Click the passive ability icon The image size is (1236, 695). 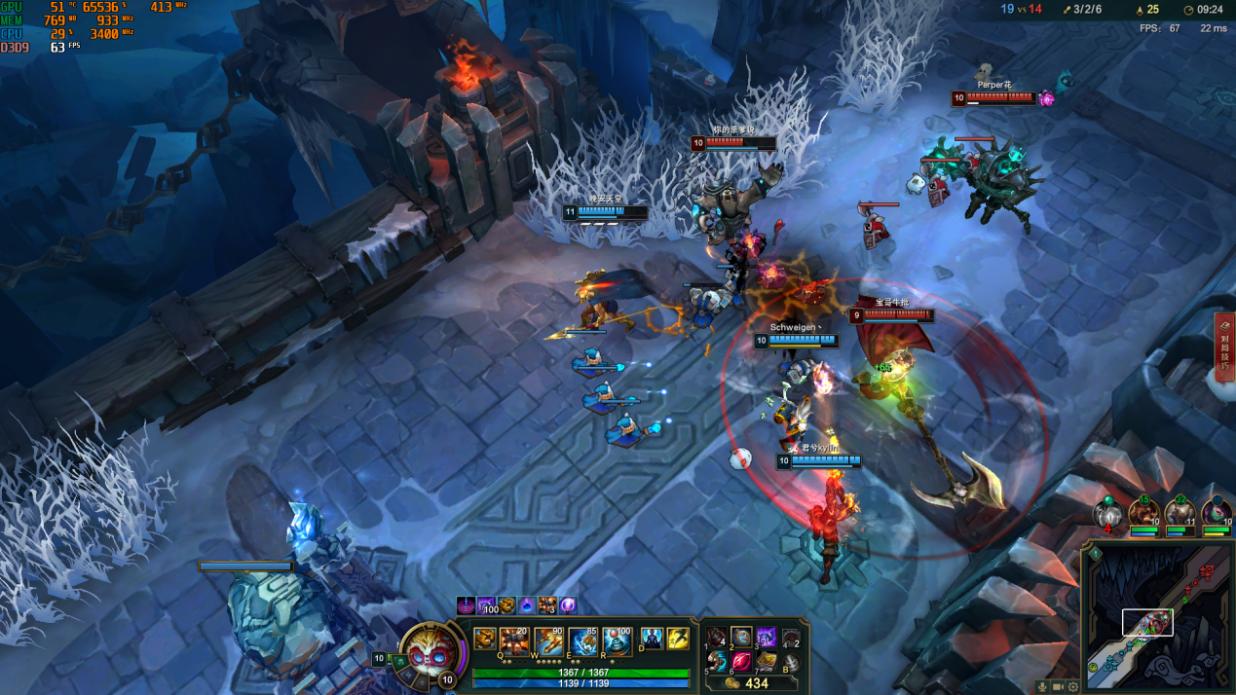click(485, 639)
